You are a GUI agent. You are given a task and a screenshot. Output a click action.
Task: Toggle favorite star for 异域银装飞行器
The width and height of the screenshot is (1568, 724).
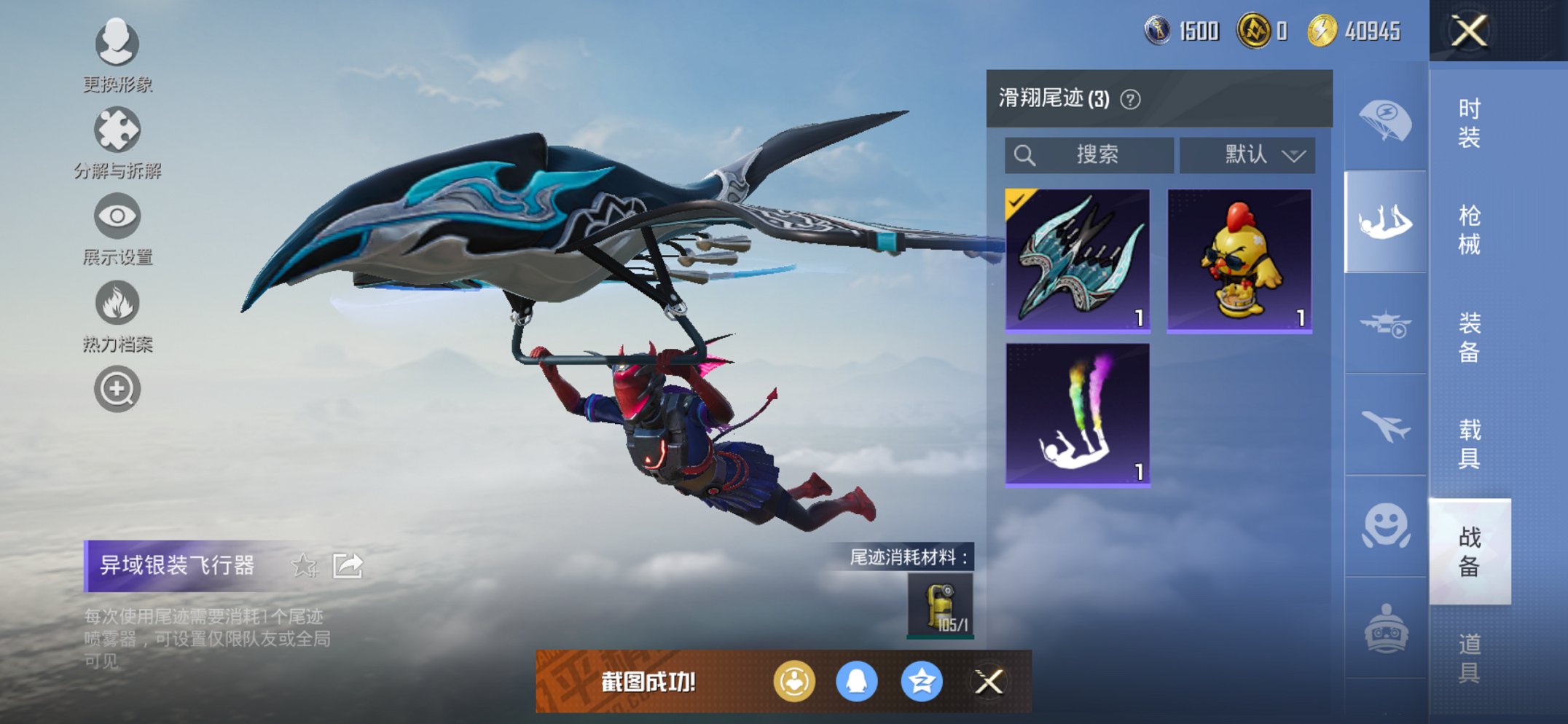306,564
